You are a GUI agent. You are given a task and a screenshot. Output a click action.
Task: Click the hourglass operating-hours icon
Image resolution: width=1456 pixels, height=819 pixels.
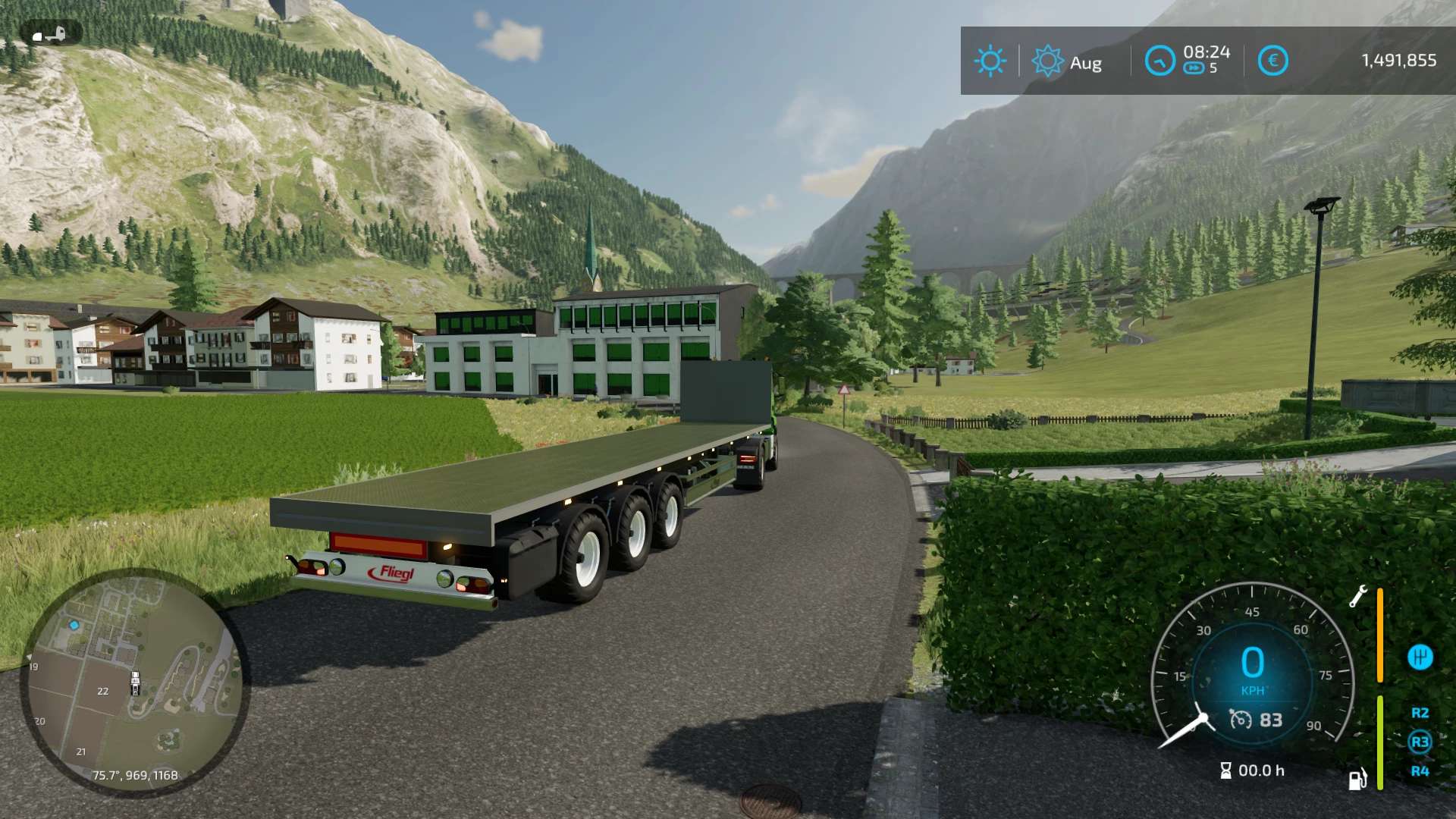pos(1225,770)
